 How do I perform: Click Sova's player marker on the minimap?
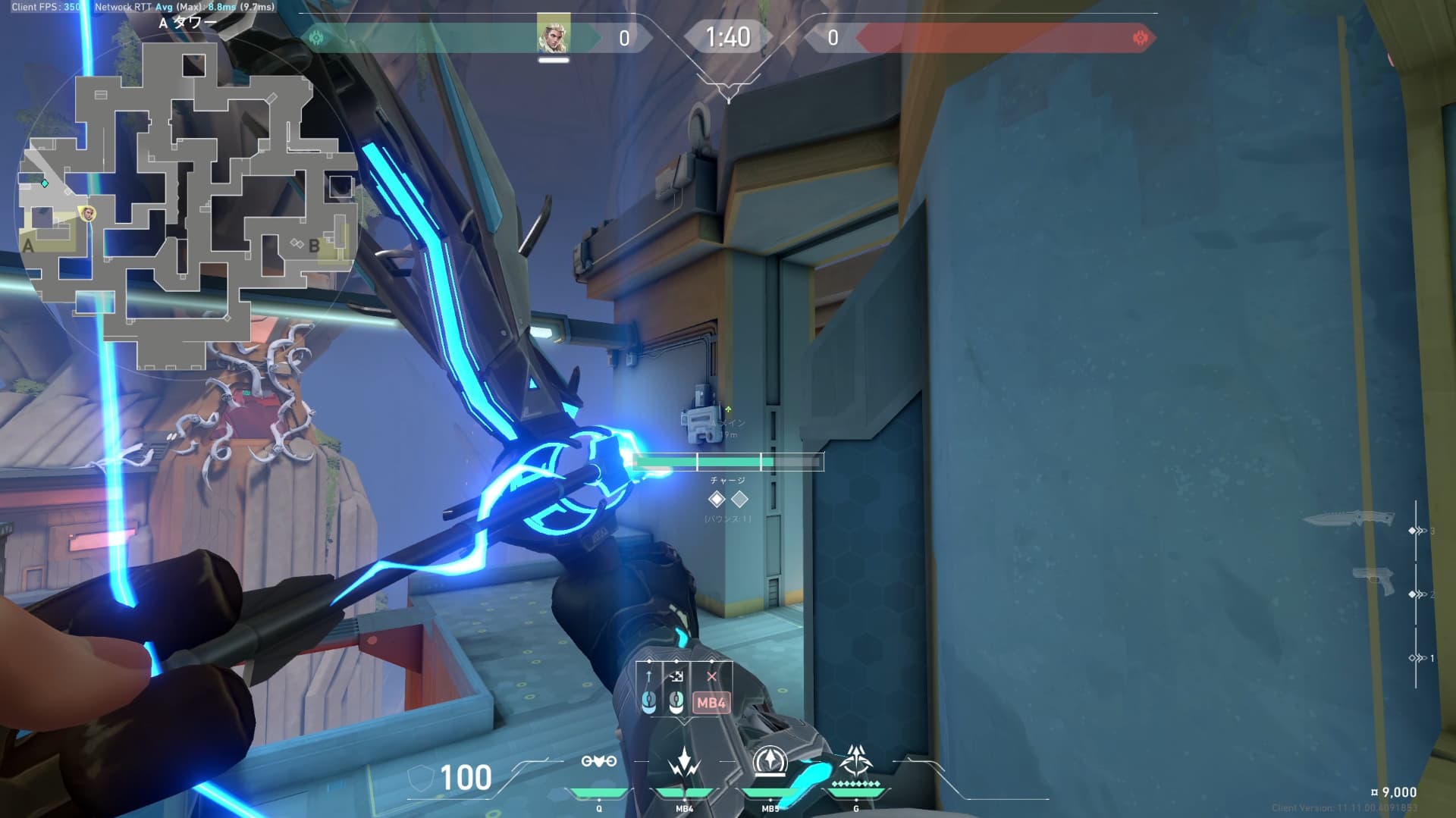coord(89,213)
